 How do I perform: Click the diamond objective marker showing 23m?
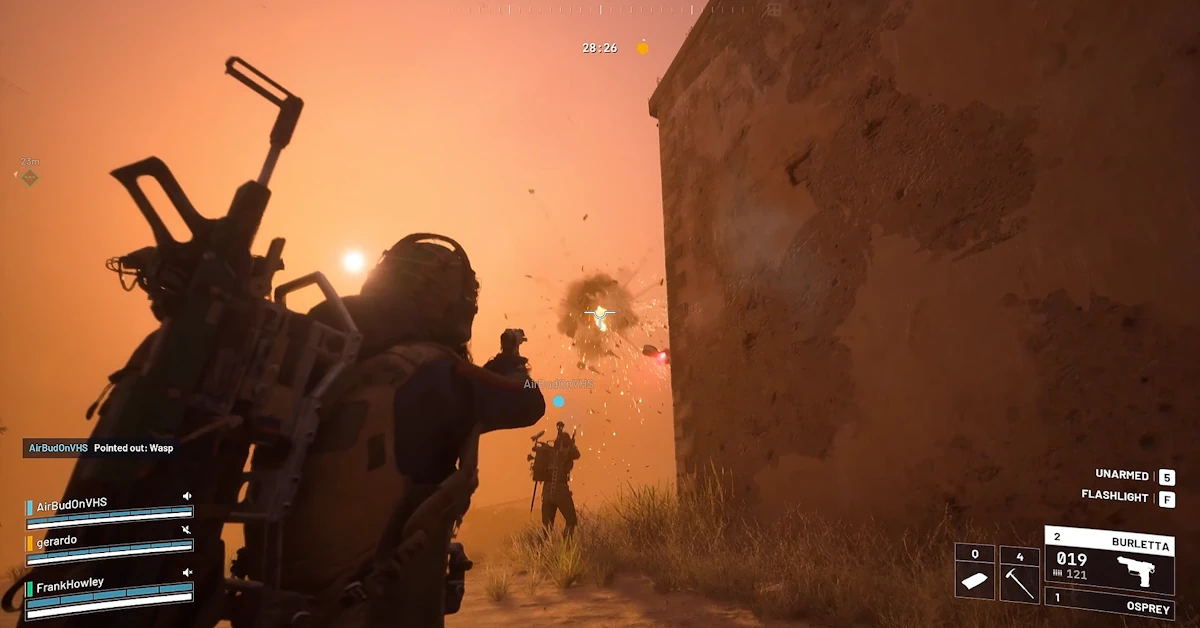point(30,177)
